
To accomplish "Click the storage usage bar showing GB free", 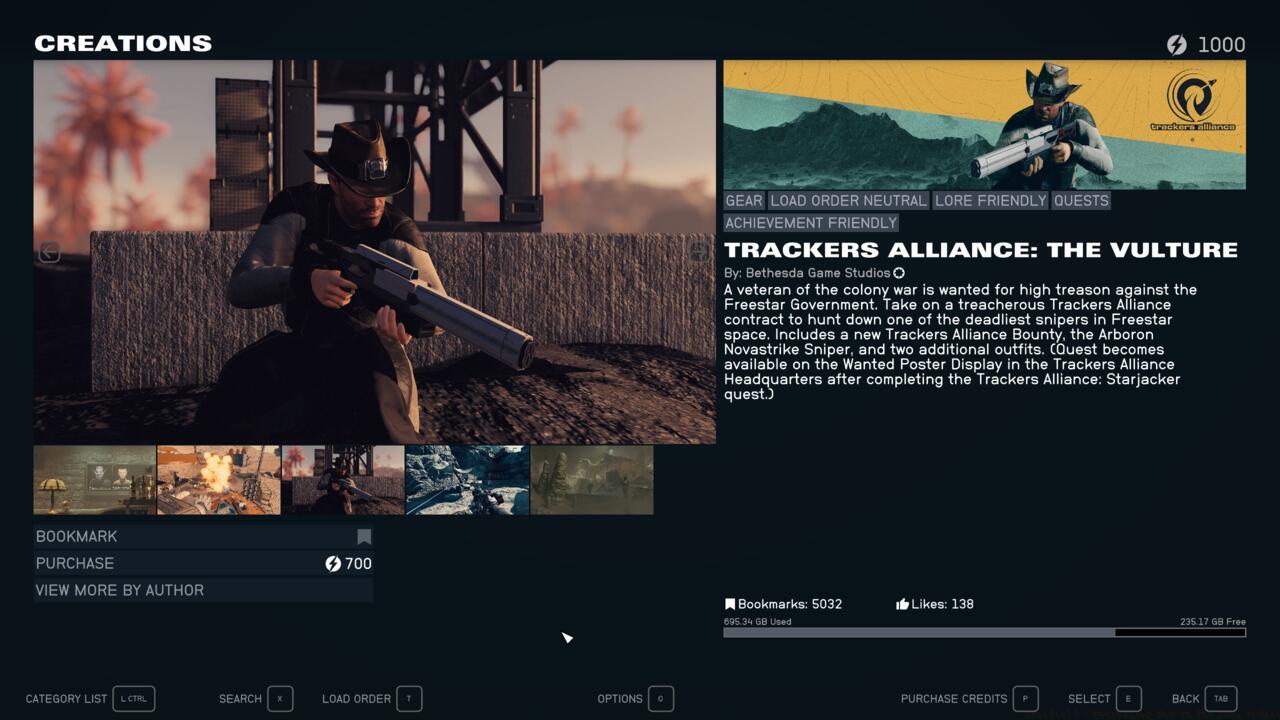I will [984, 632].
